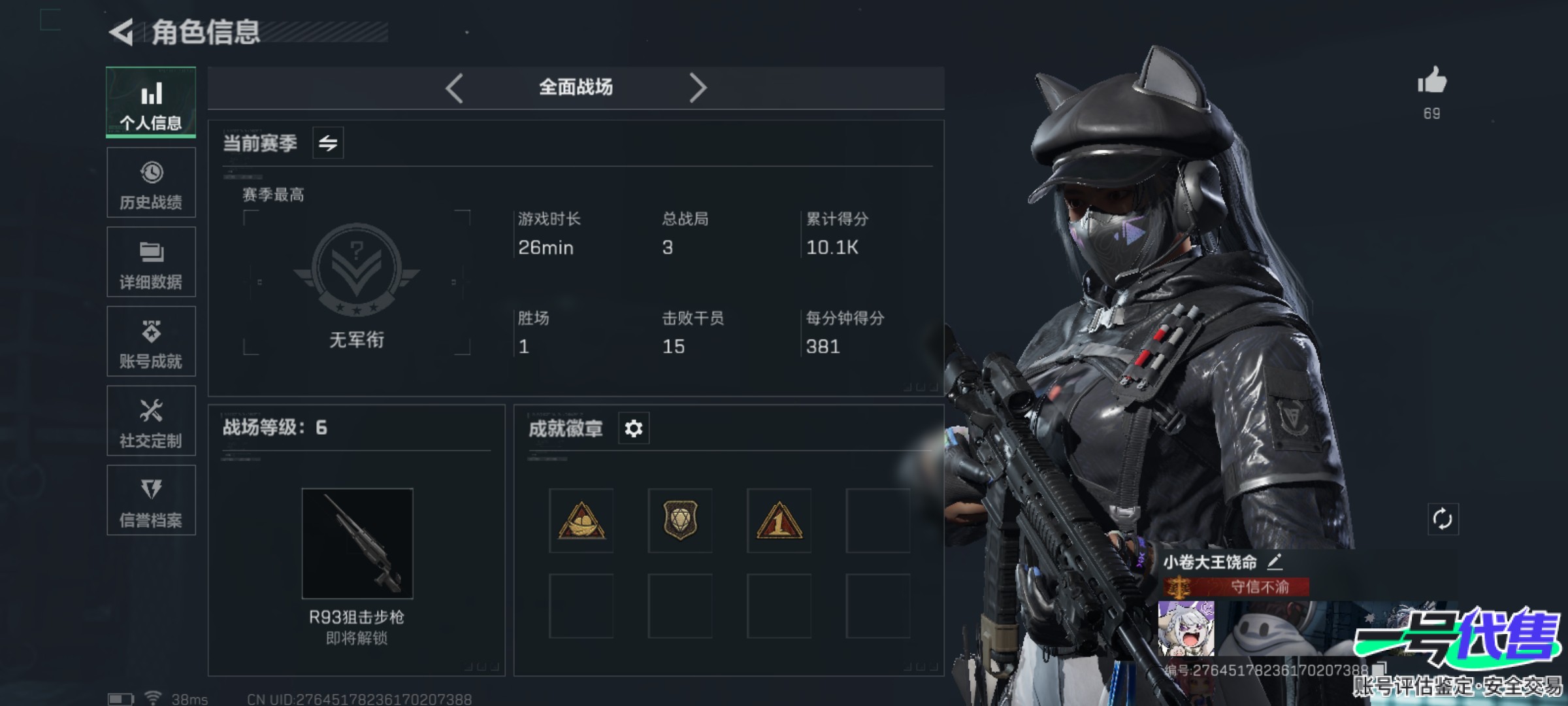This screenshot has height=706, width=1568.
Task: View the 信誉档案 tab
Action: [151, 500]
